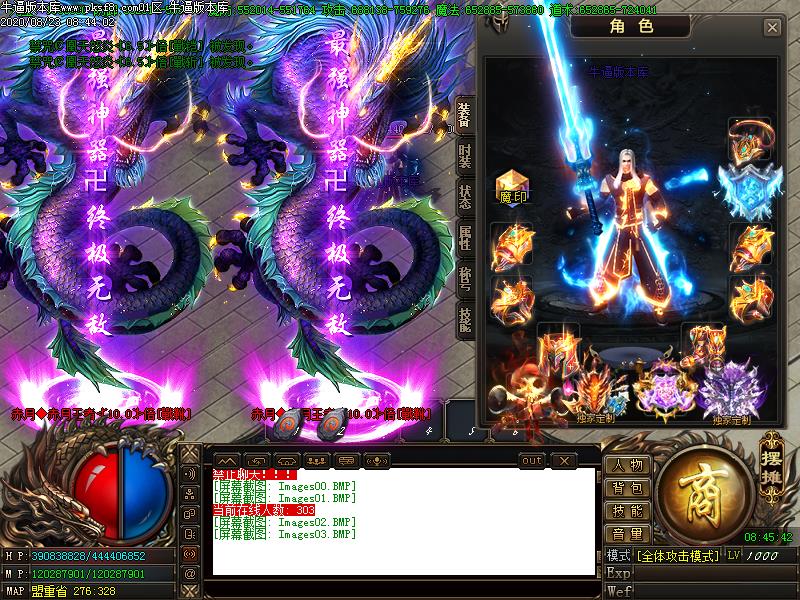Switch to the 装备 equipment tab

tap(465, 116)
